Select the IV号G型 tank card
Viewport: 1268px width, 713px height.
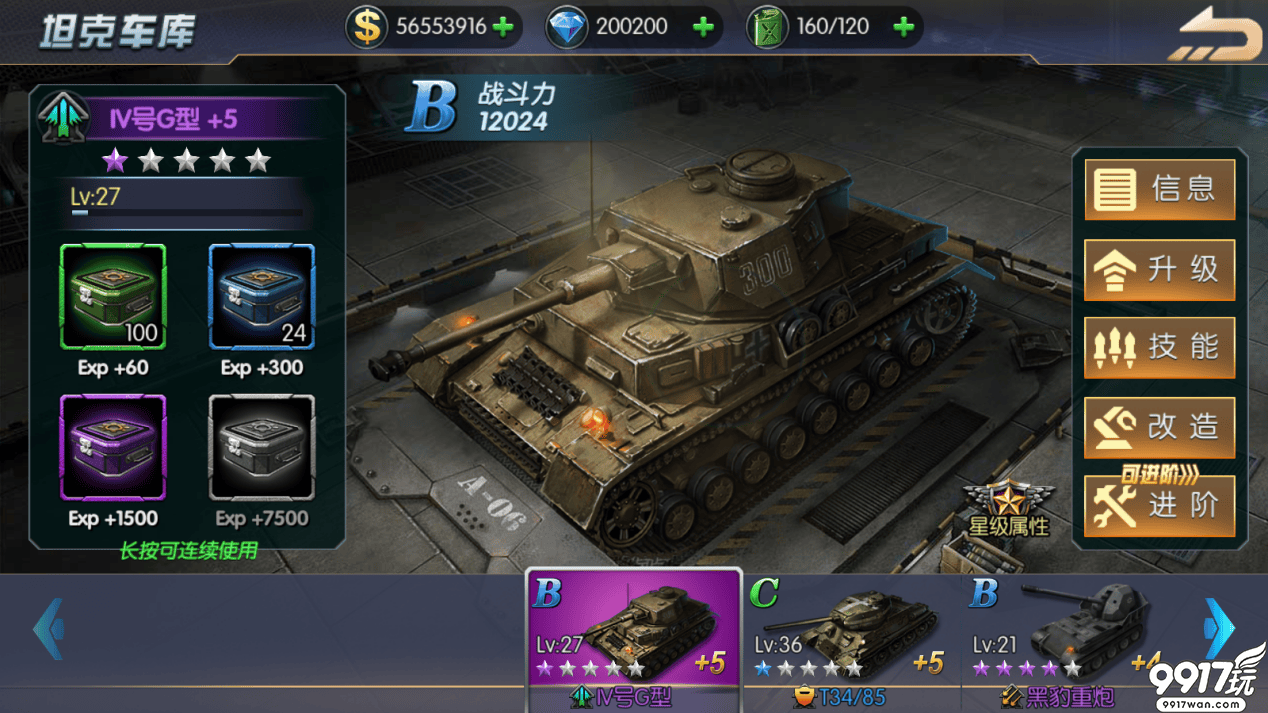pyautogui.click(x=634, y=638)
